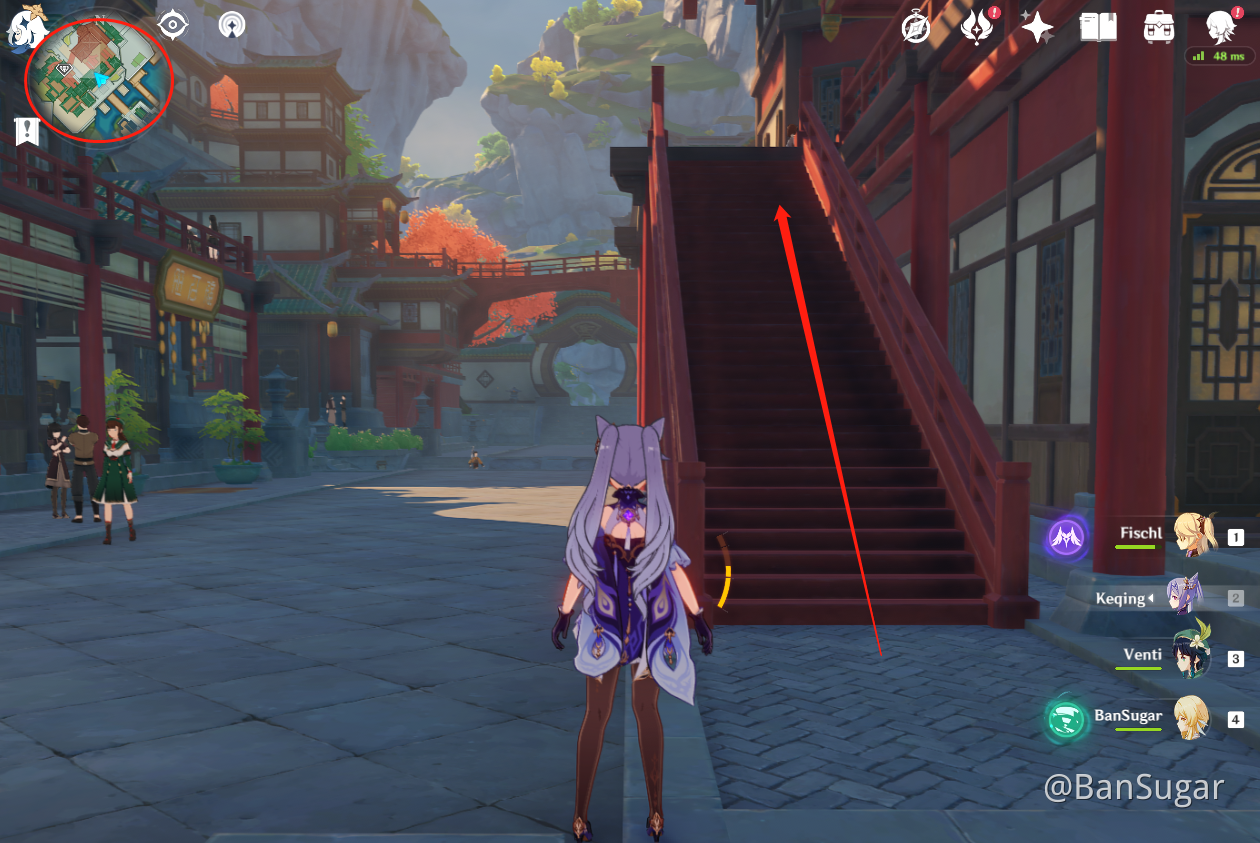Toggle elemental sight eye icon
This screenshot has width=1260, height=843.
(172, 25)
